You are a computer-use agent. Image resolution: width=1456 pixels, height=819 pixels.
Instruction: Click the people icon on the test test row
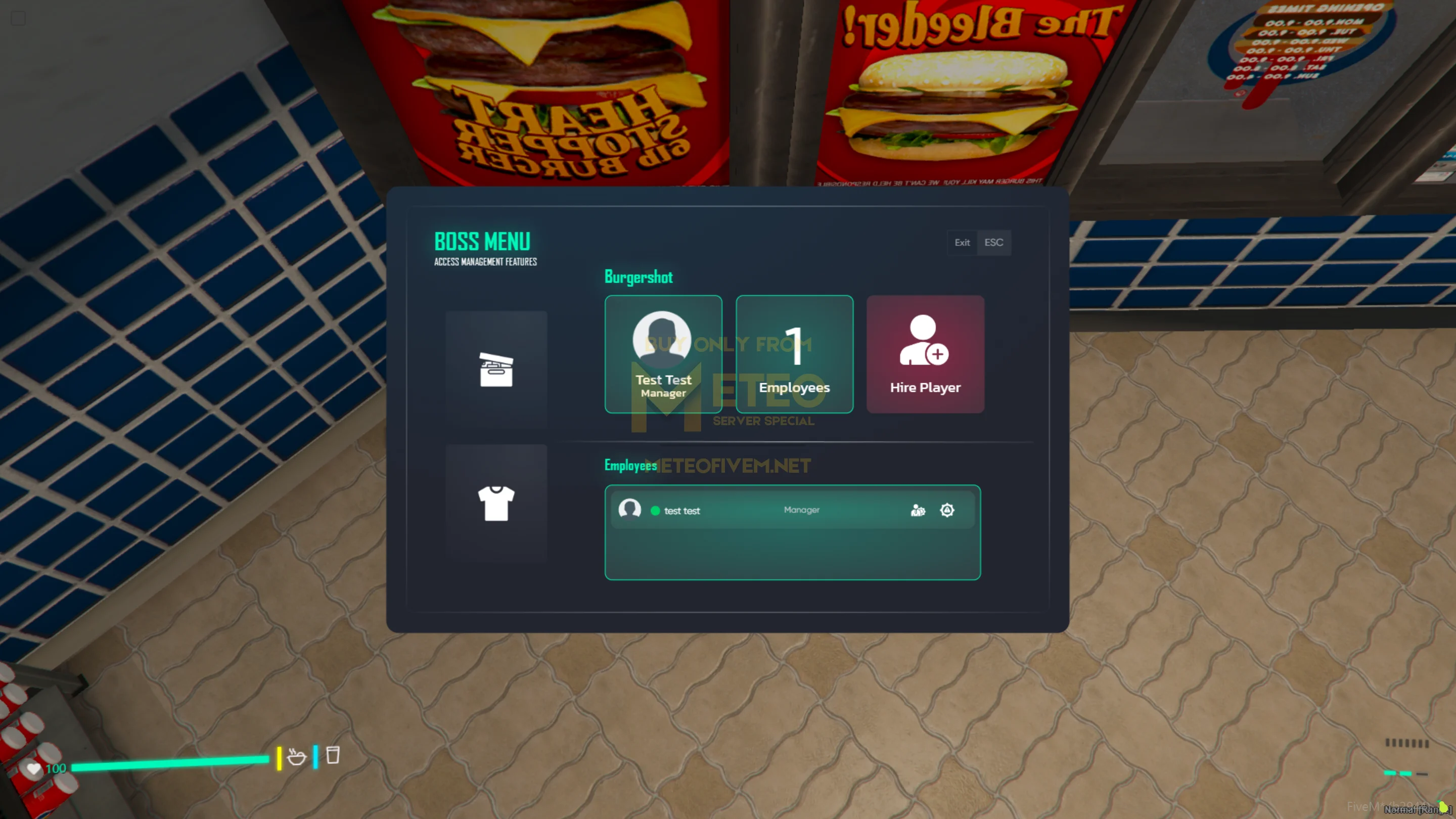tap(918, 511)
